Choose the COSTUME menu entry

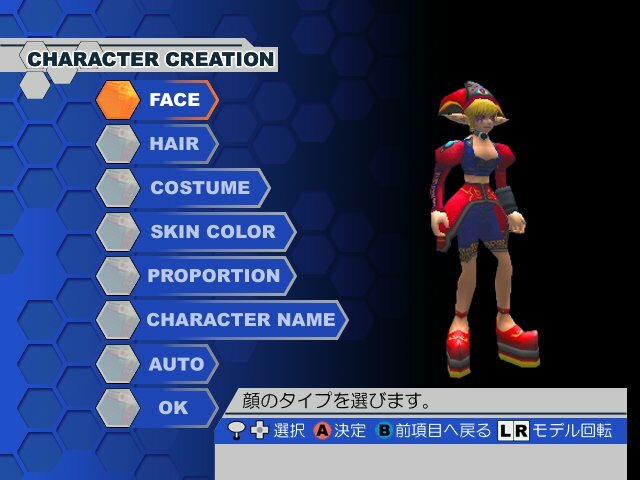[x=200, y=188]
